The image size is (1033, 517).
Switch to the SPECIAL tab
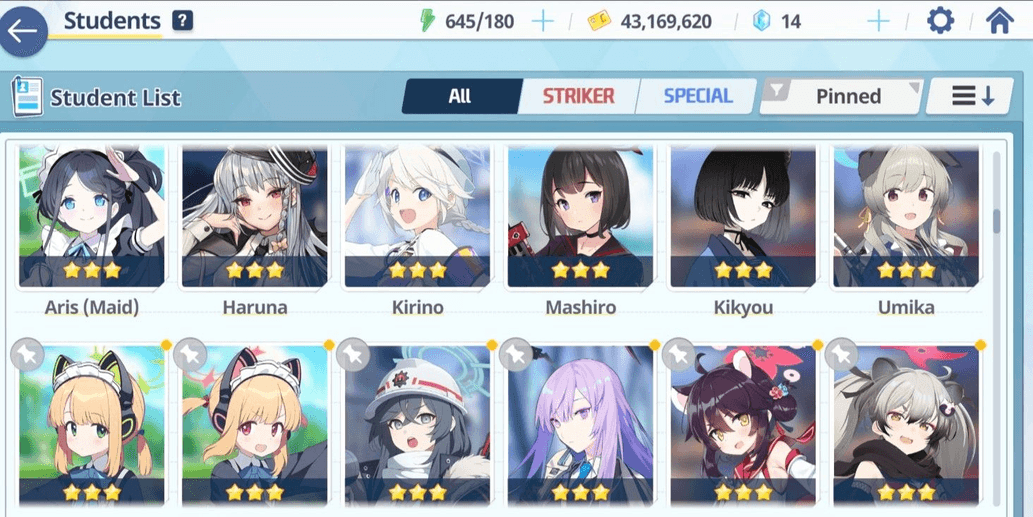[698, 96]
